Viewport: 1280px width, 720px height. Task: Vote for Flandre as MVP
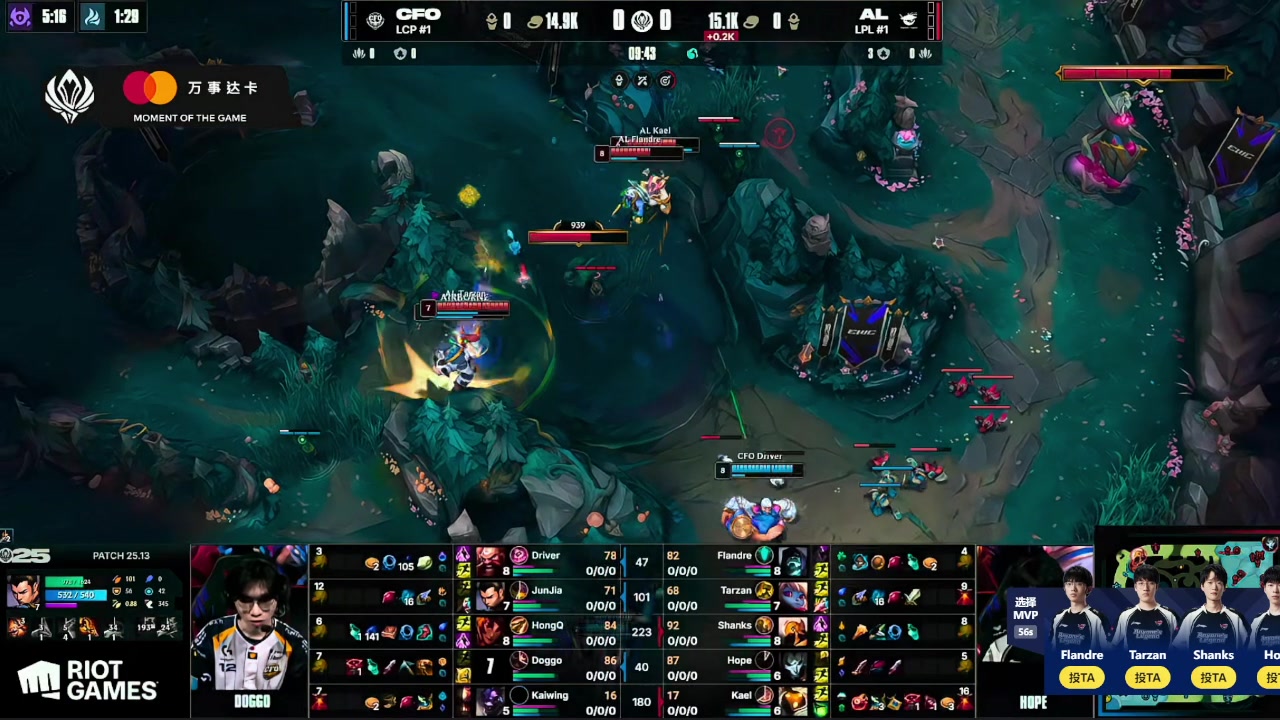(x=1082, y=678)
